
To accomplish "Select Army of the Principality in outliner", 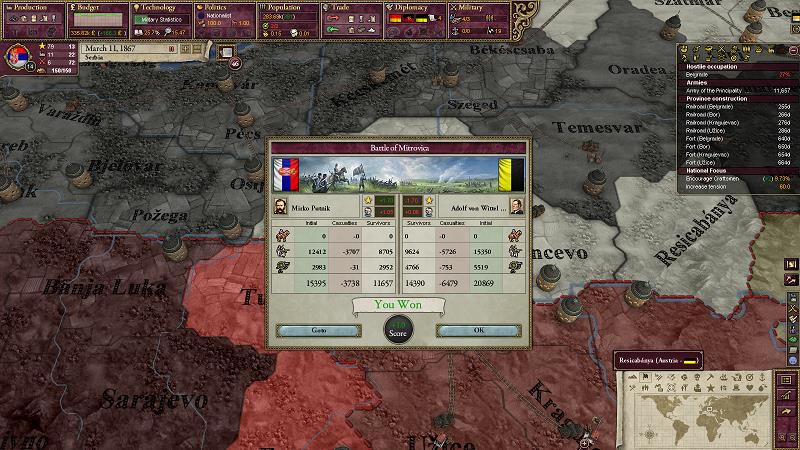I will click(x=720, y=90).
